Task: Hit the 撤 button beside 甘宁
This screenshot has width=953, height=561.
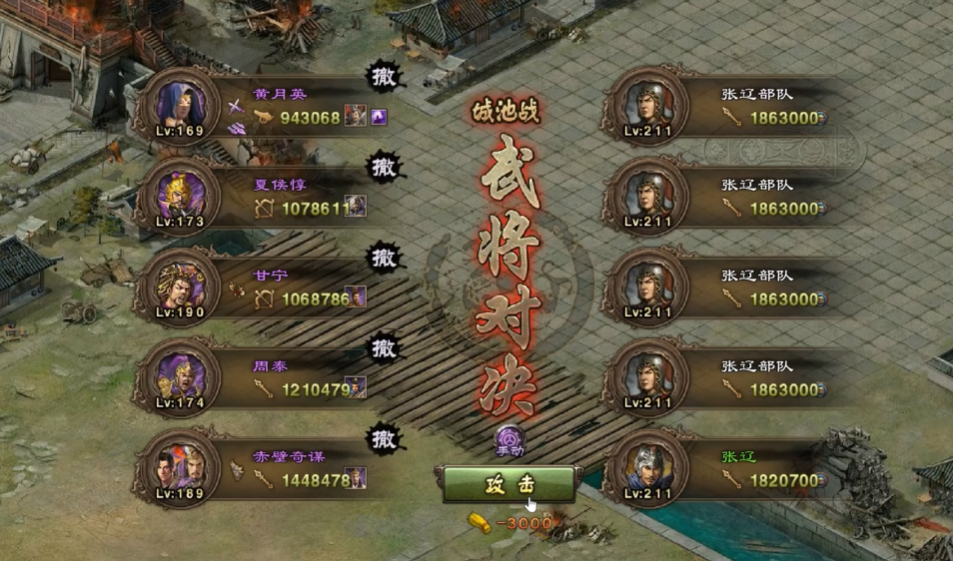Action: 384,258
